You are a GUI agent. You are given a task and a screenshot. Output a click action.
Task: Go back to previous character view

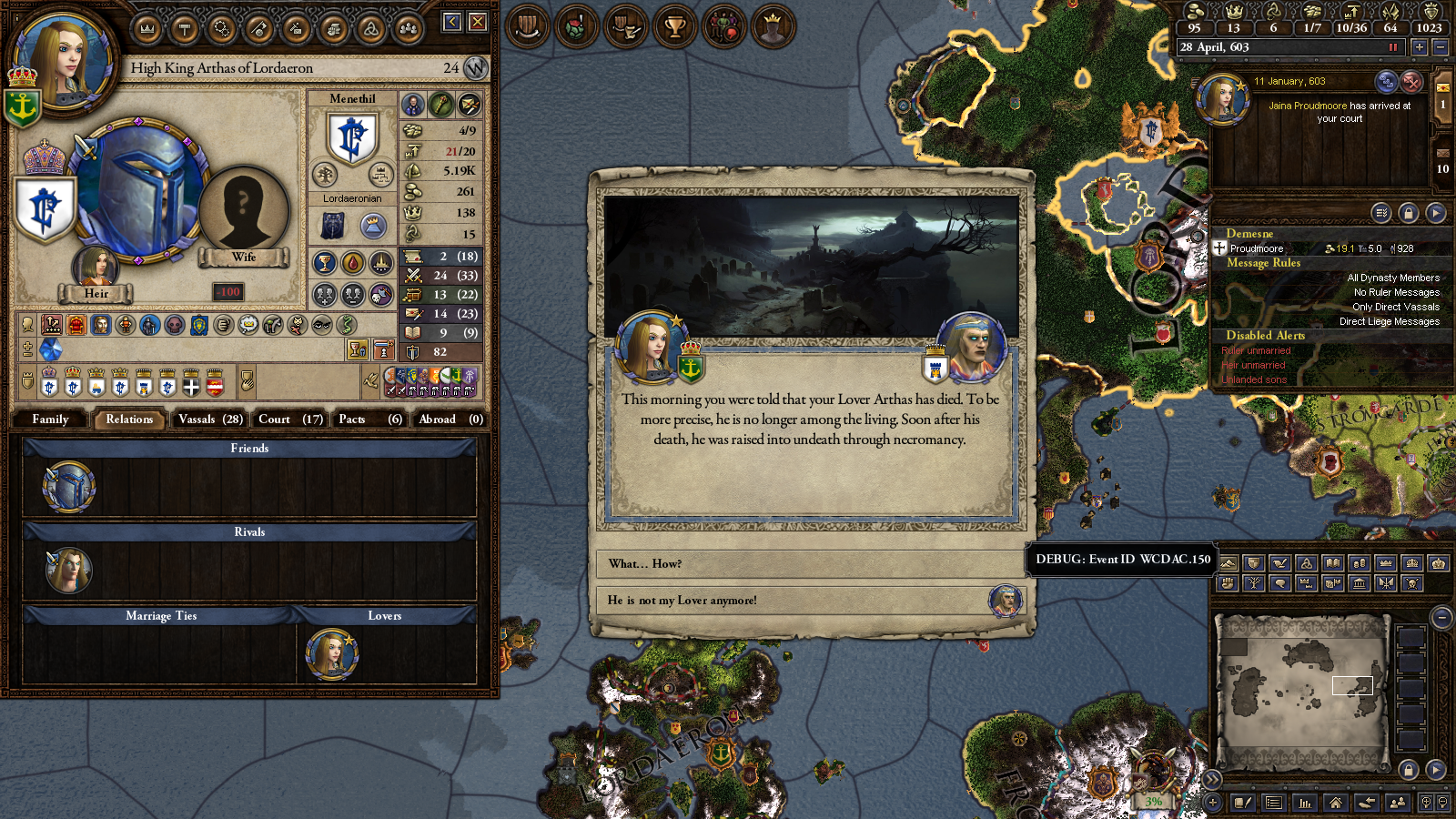click(x=452, y=22)
